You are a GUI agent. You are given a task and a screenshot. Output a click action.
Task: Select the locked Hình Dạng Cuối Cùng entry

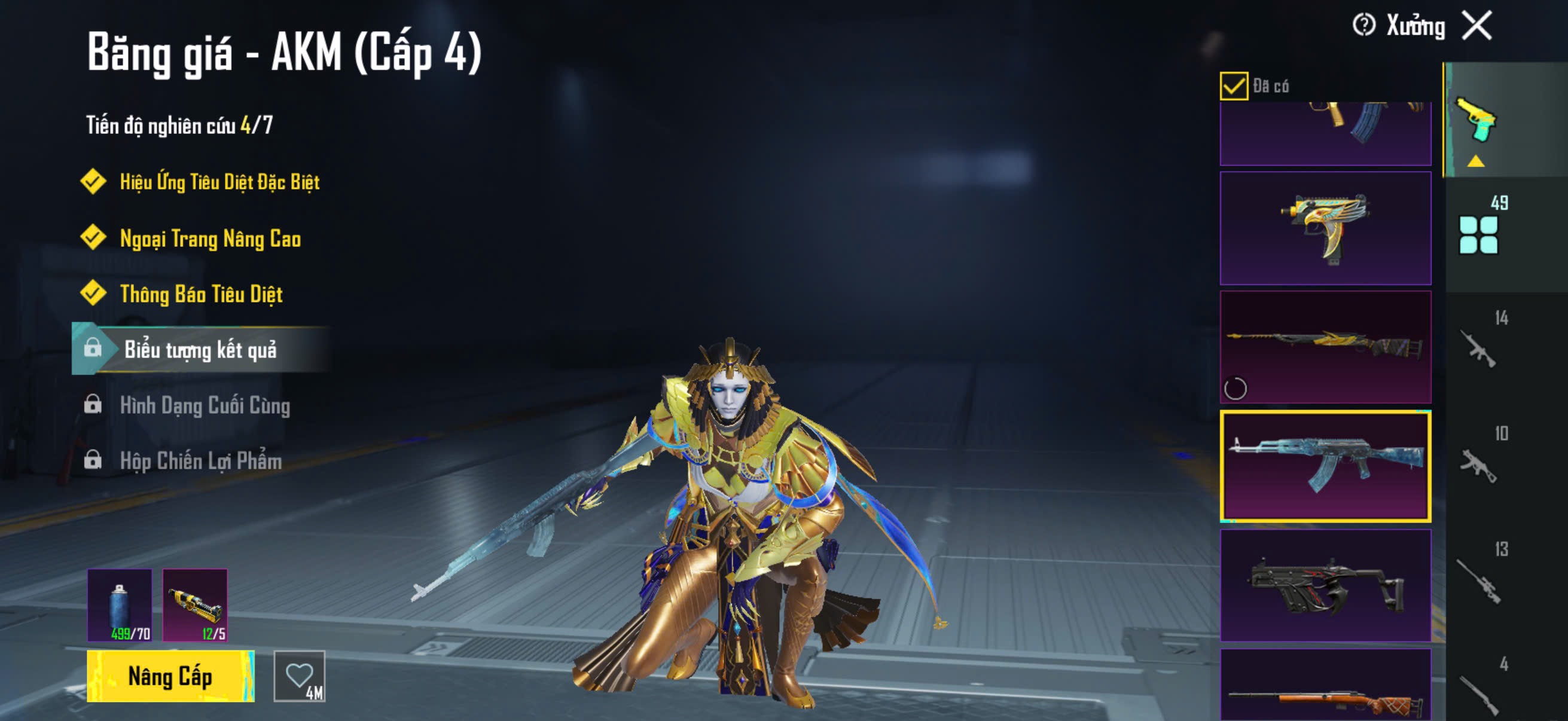tap(205, 405)
